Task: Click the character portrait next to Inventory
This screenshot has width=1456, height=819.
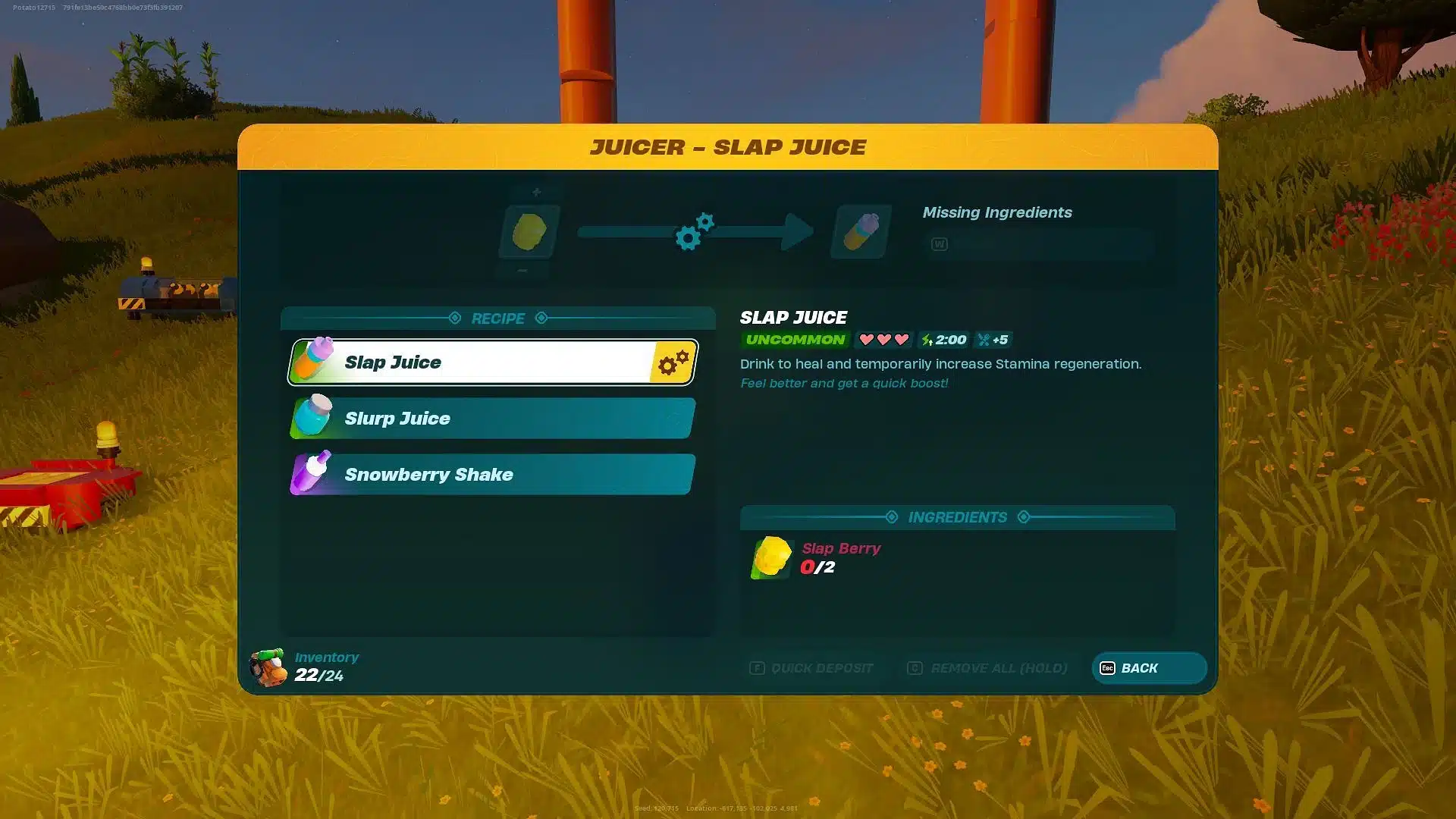Action: click(x=267, y=667)
